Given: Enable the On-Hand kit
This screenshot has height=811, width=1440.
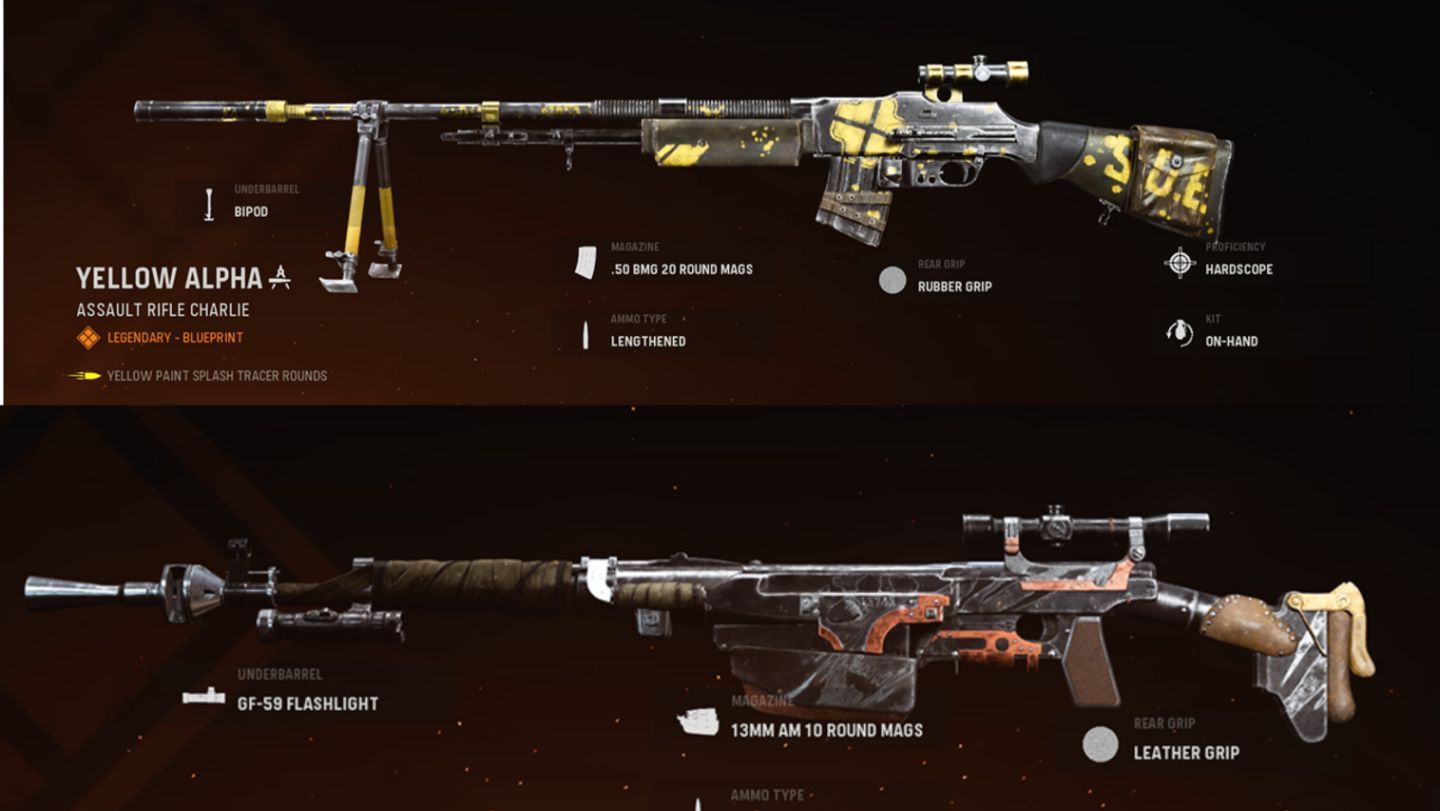Looking at the screenshot, I should coord(1229,340).
